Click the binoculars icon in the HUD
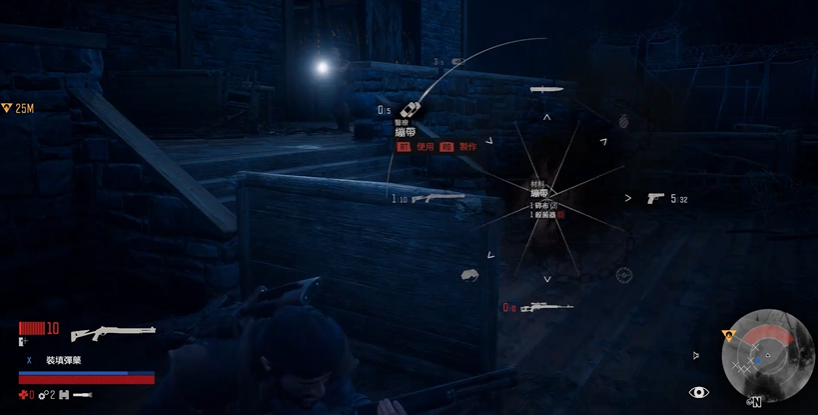 (65, 395)
